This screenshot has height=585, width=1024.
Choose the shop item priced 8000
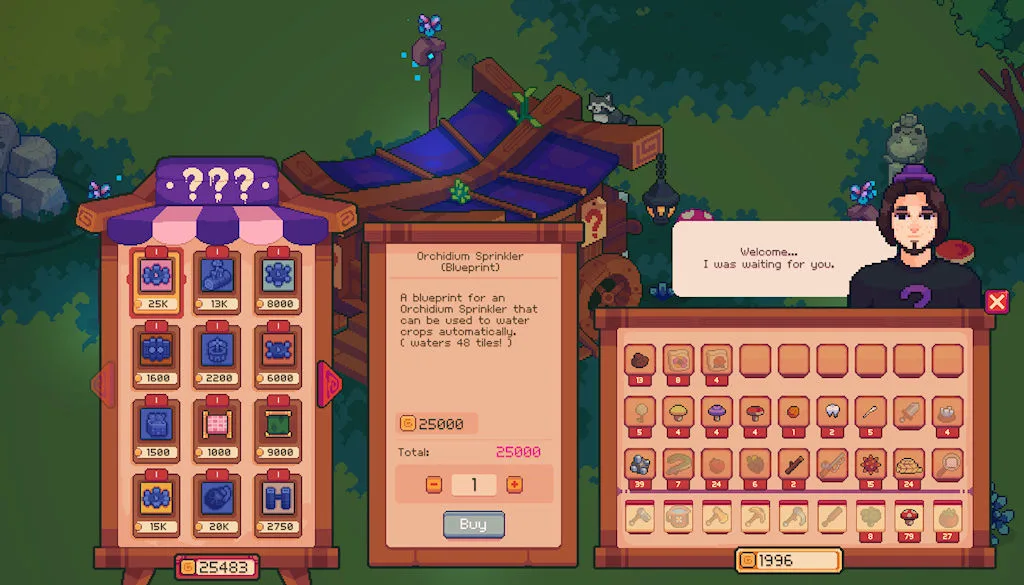277,276
